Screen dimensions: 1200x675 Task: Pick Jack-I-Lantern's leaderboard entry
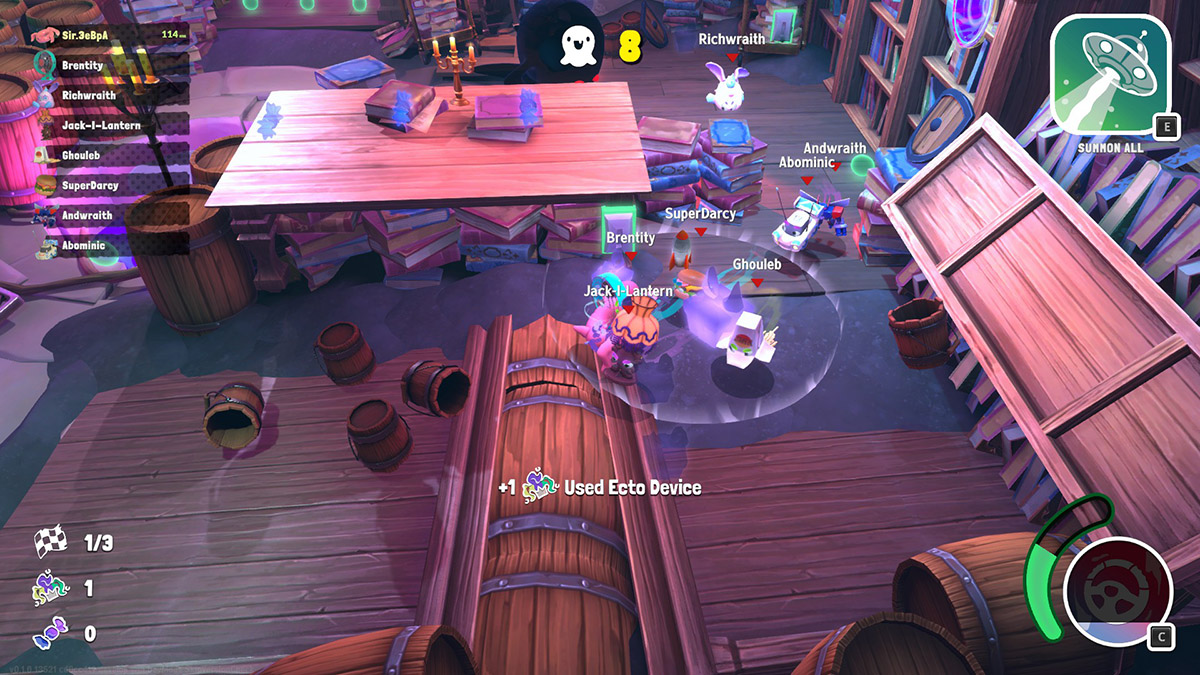pyautogui.click(x=110, y=125)
